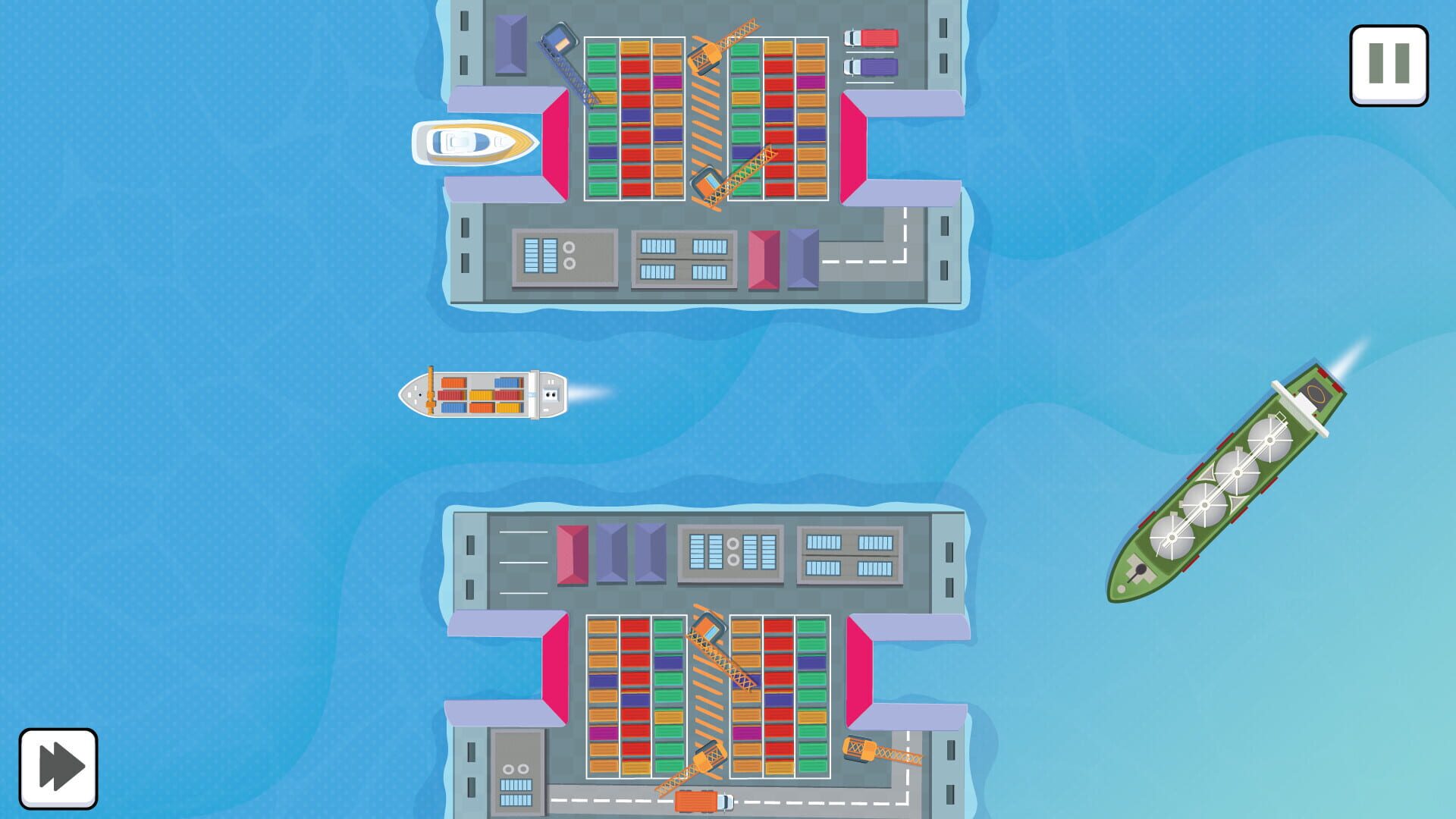Screen dimensions: 1456x819
Task: Activate fast-forward speed
Action: pyautogui.click(x=57, y=766)
